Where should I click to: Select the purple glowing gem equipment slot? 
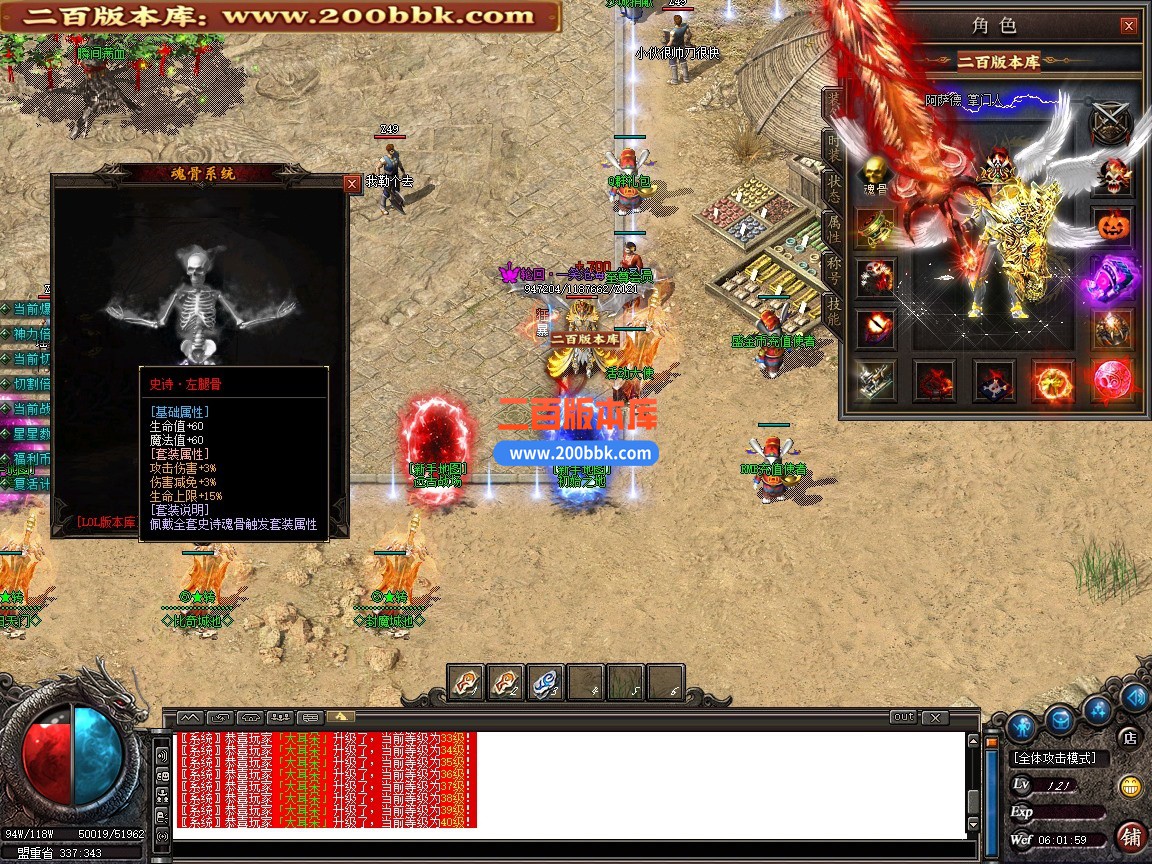(1112, 278)
